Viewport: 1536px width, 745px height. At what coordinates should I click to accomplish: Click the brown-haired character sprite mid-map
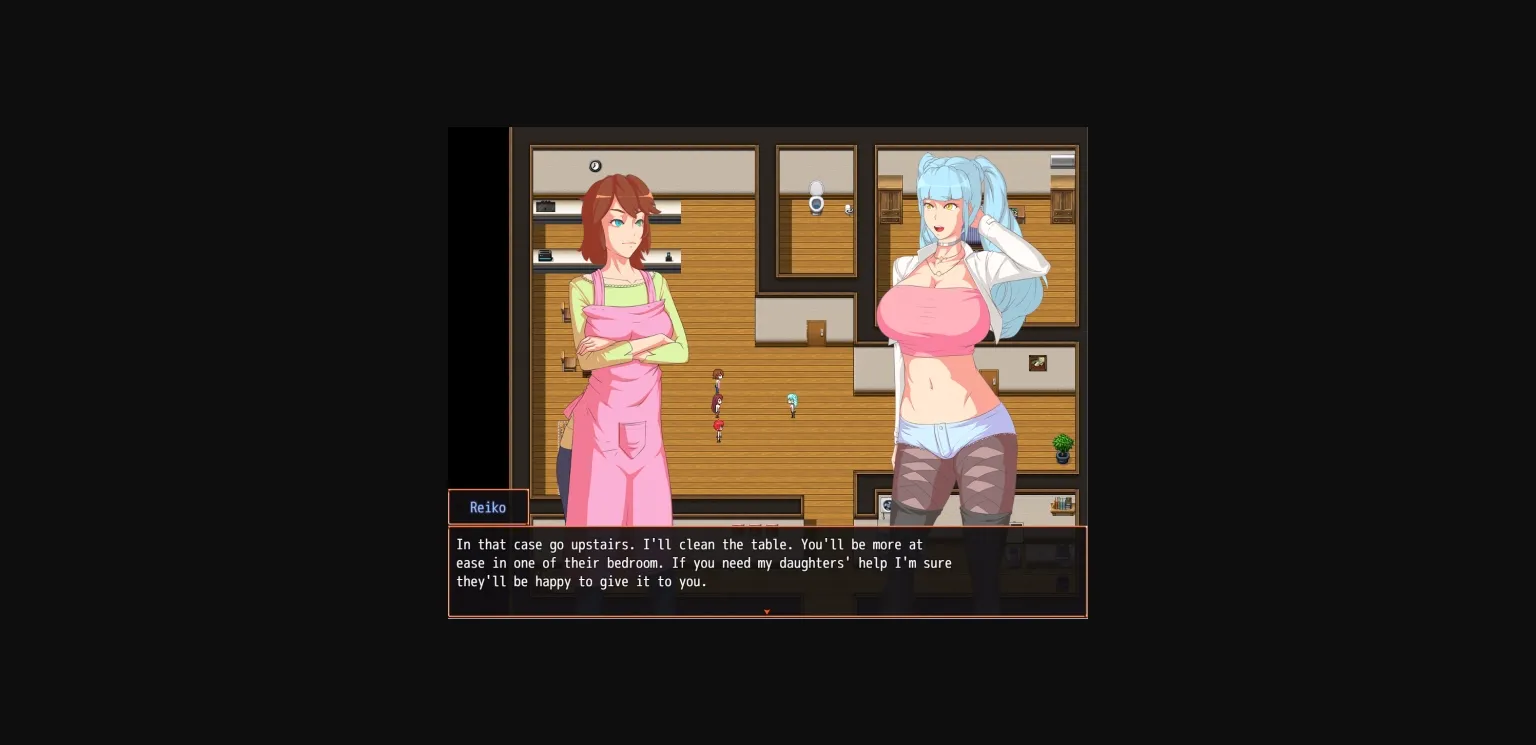718,378
